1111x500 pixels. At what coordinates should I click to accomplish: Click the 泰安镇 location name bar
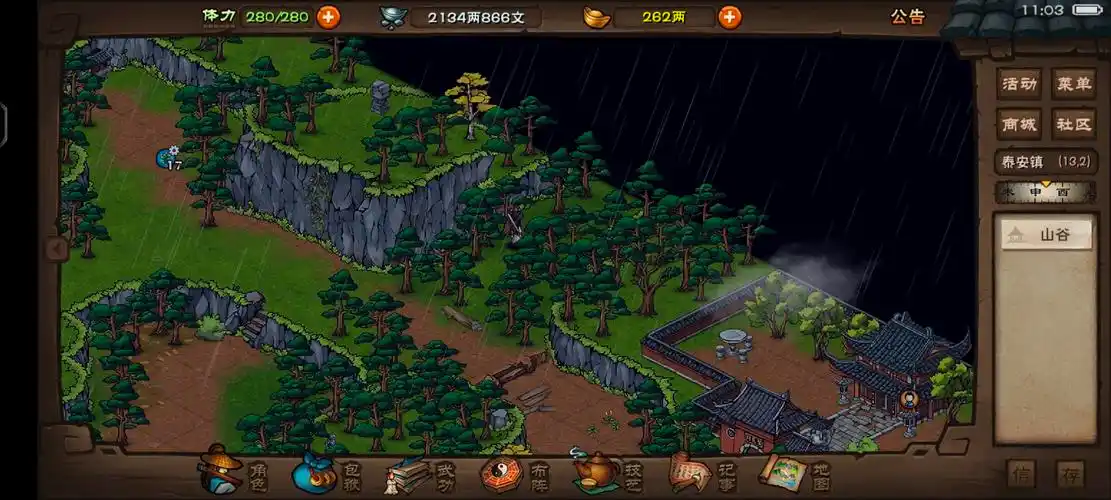coord(1046,161)
